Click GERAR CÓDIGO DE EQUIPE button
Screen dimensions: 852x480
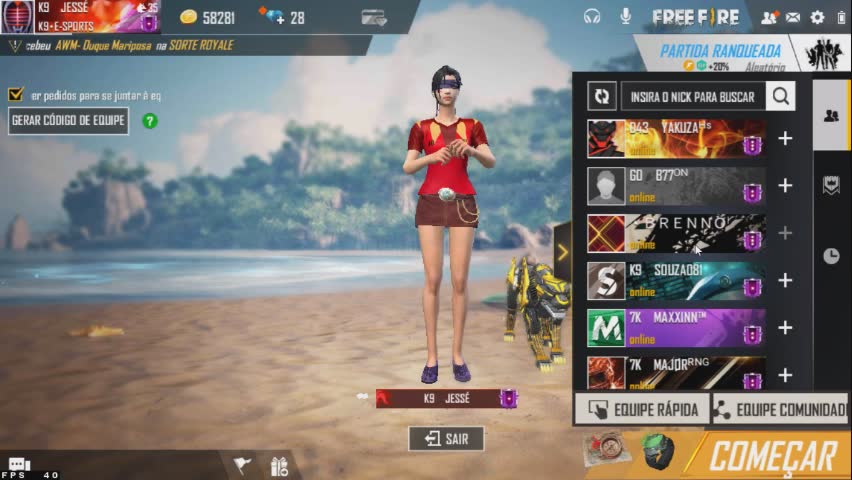pyautogui.click(x=68, y=121)
